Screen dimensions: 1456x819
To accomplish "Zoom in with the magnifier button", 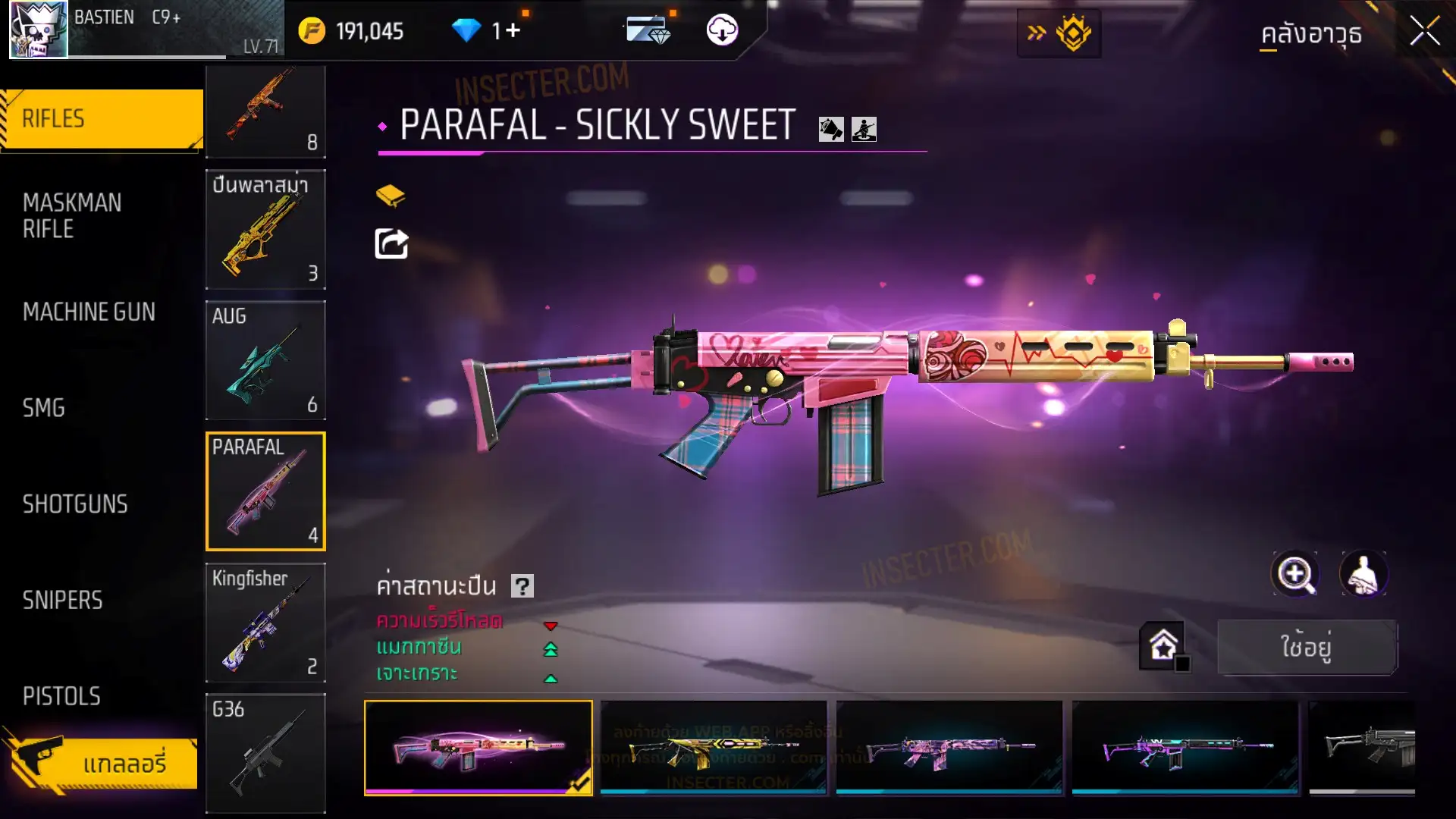I will [1294, 574].
